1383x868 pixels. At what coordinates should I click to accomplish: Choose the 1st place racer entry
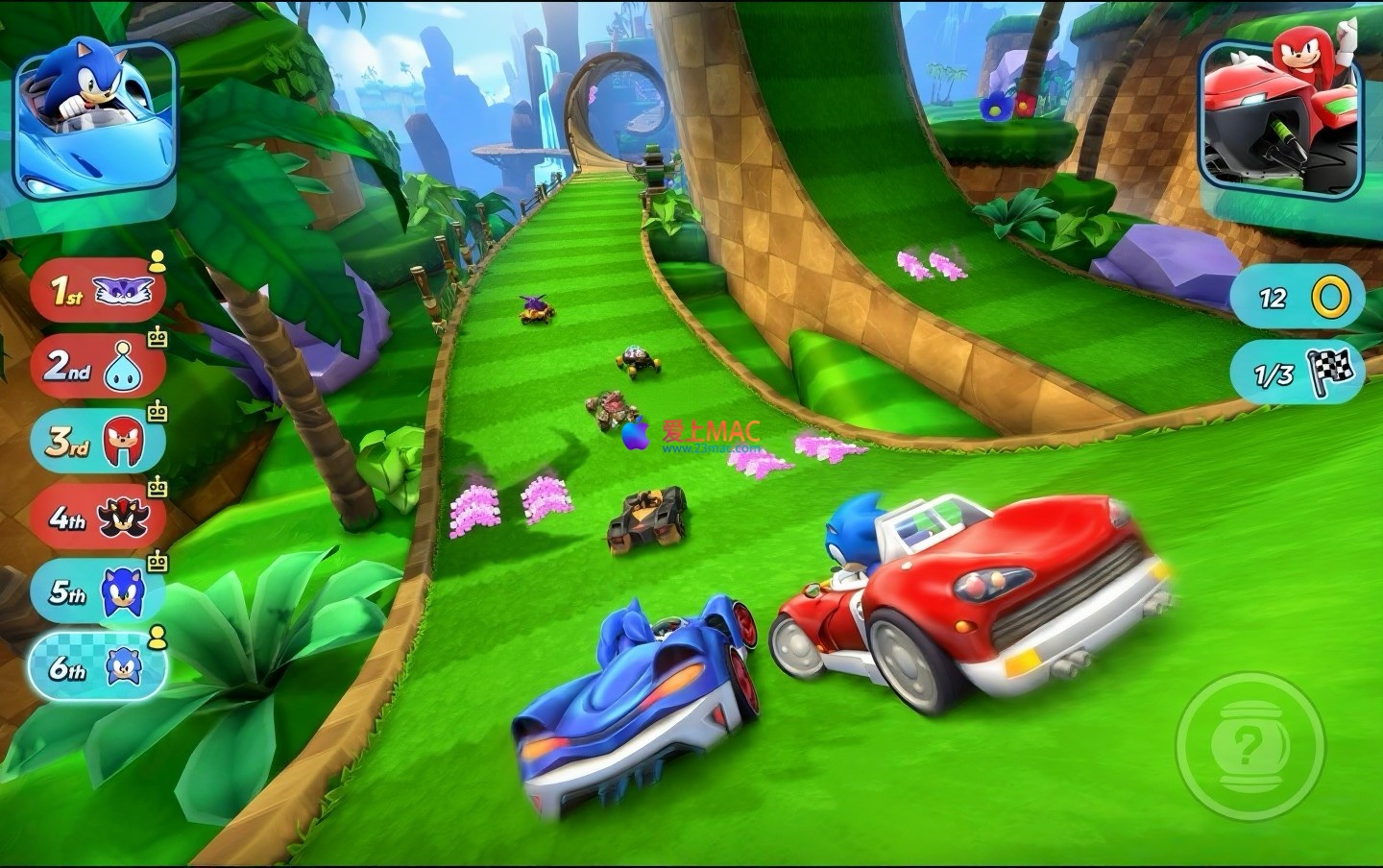point(97,290)
